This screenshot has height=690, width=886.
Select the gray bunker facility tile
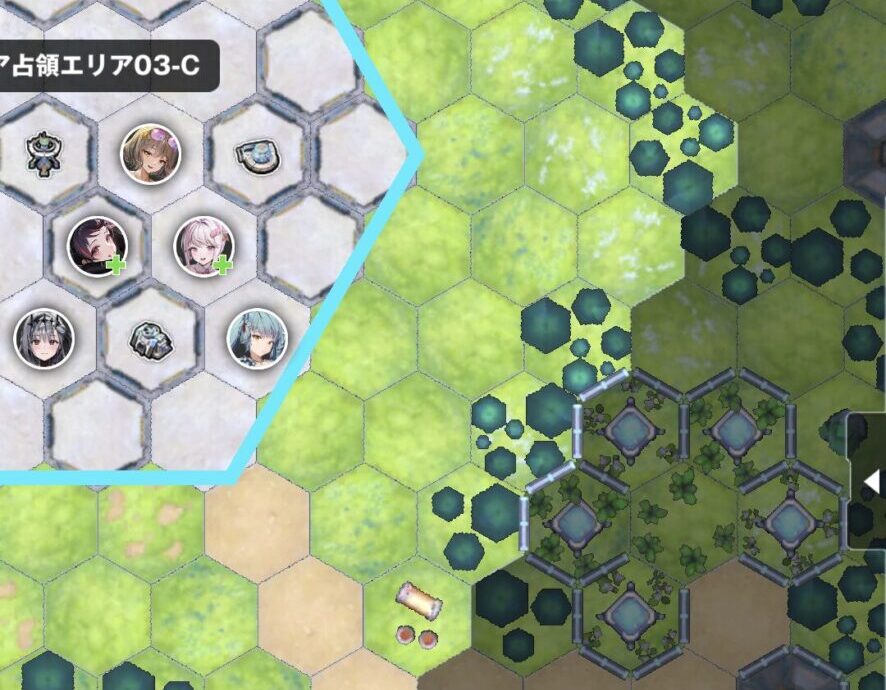click(150, 340)
